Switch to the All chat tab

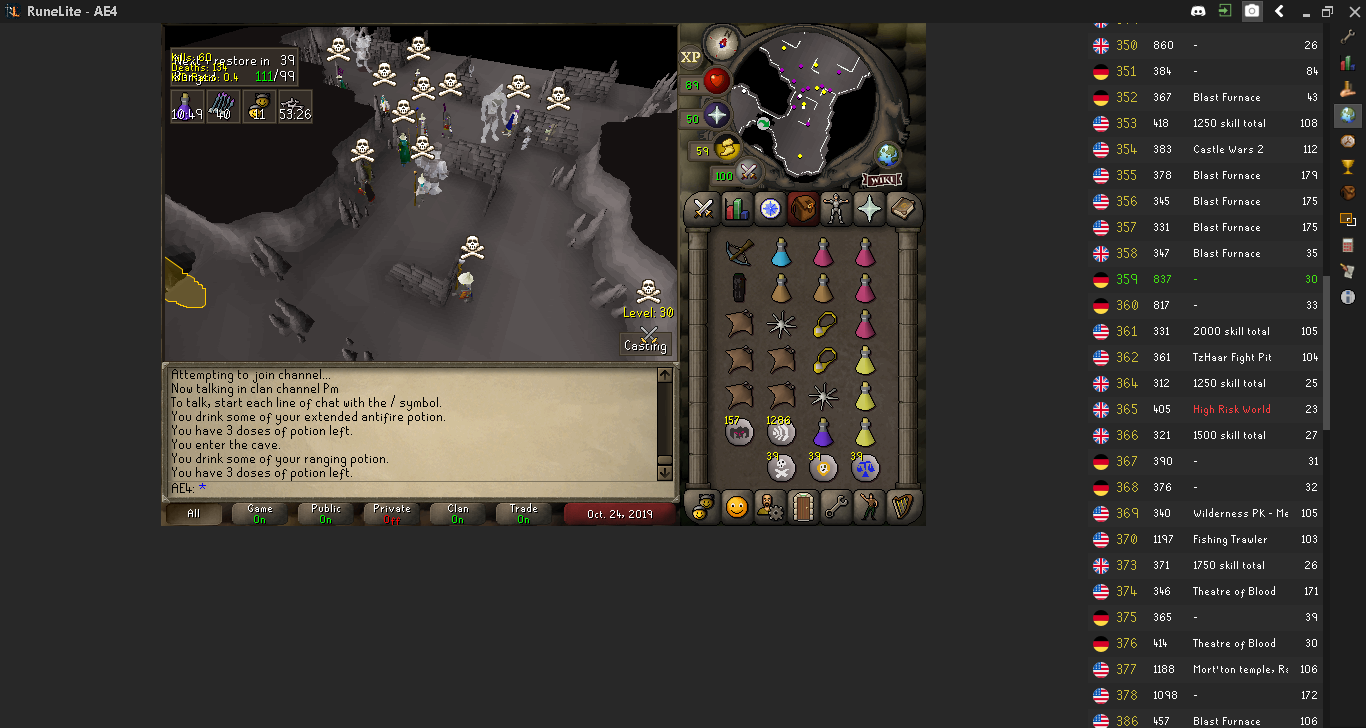click(192, 513)
